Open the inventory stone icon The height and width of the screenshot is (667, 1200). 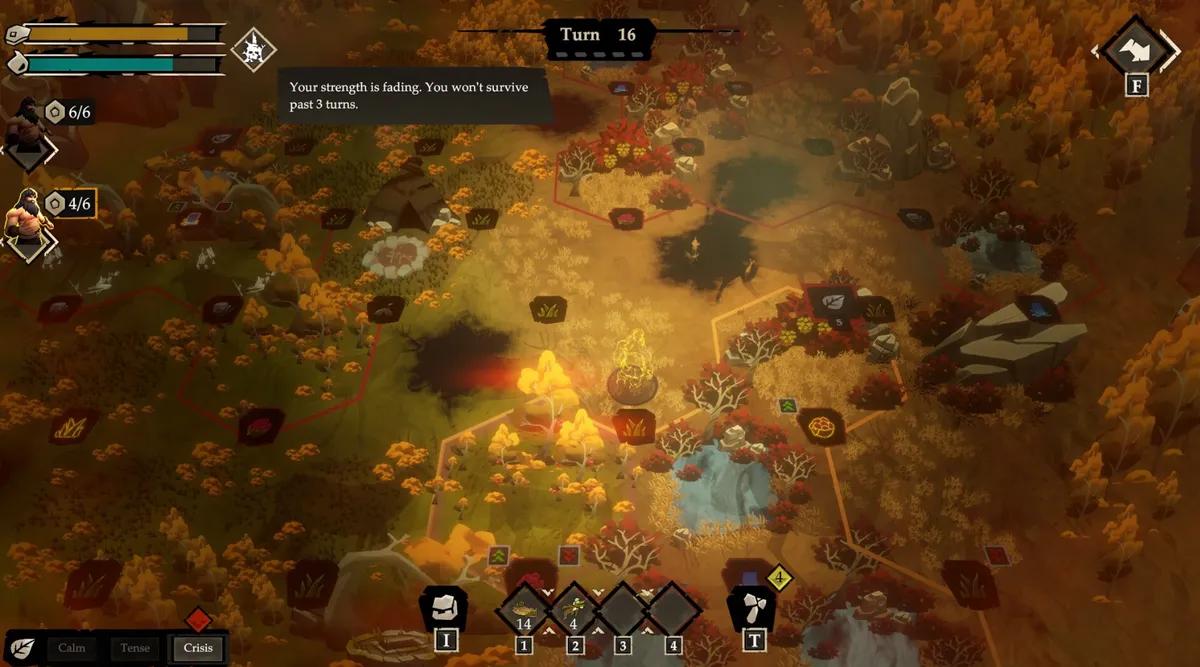pyautogui.click(x=443, y=609)
